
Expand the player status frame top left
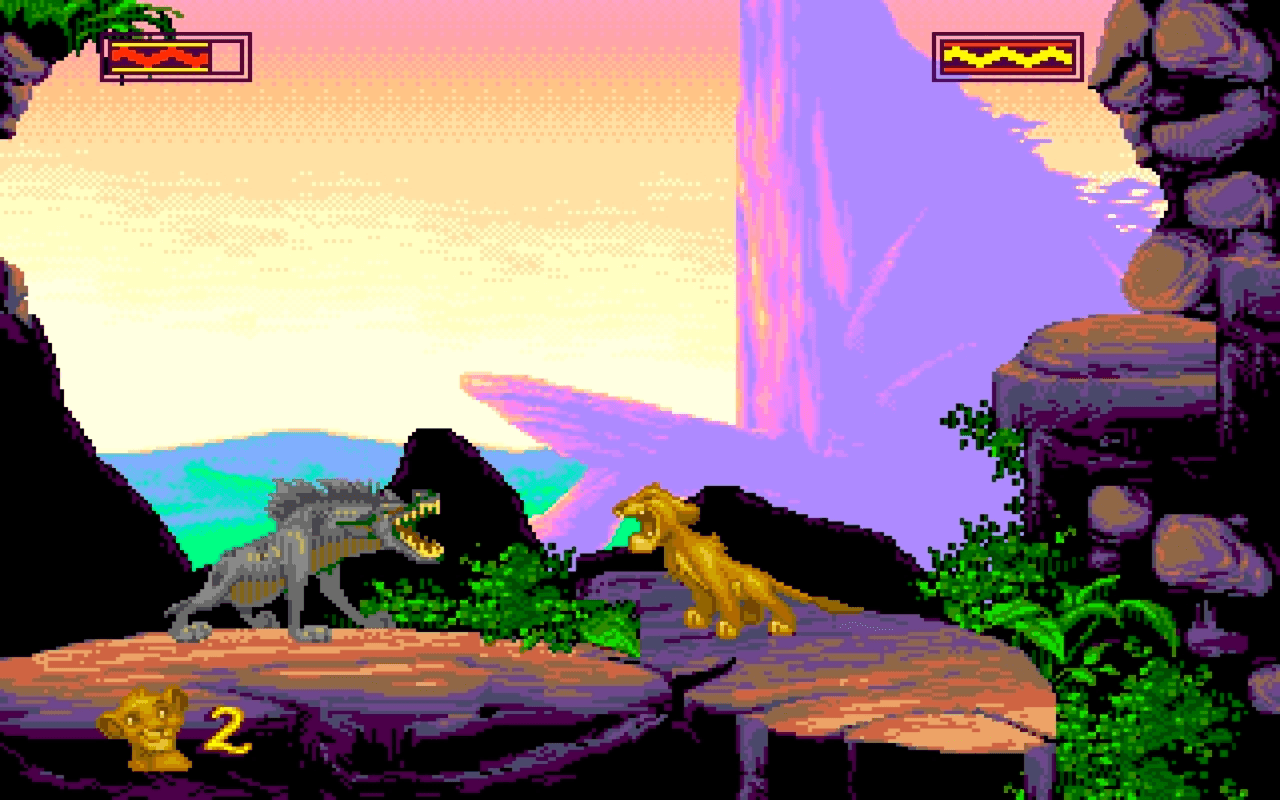[173, 55]
